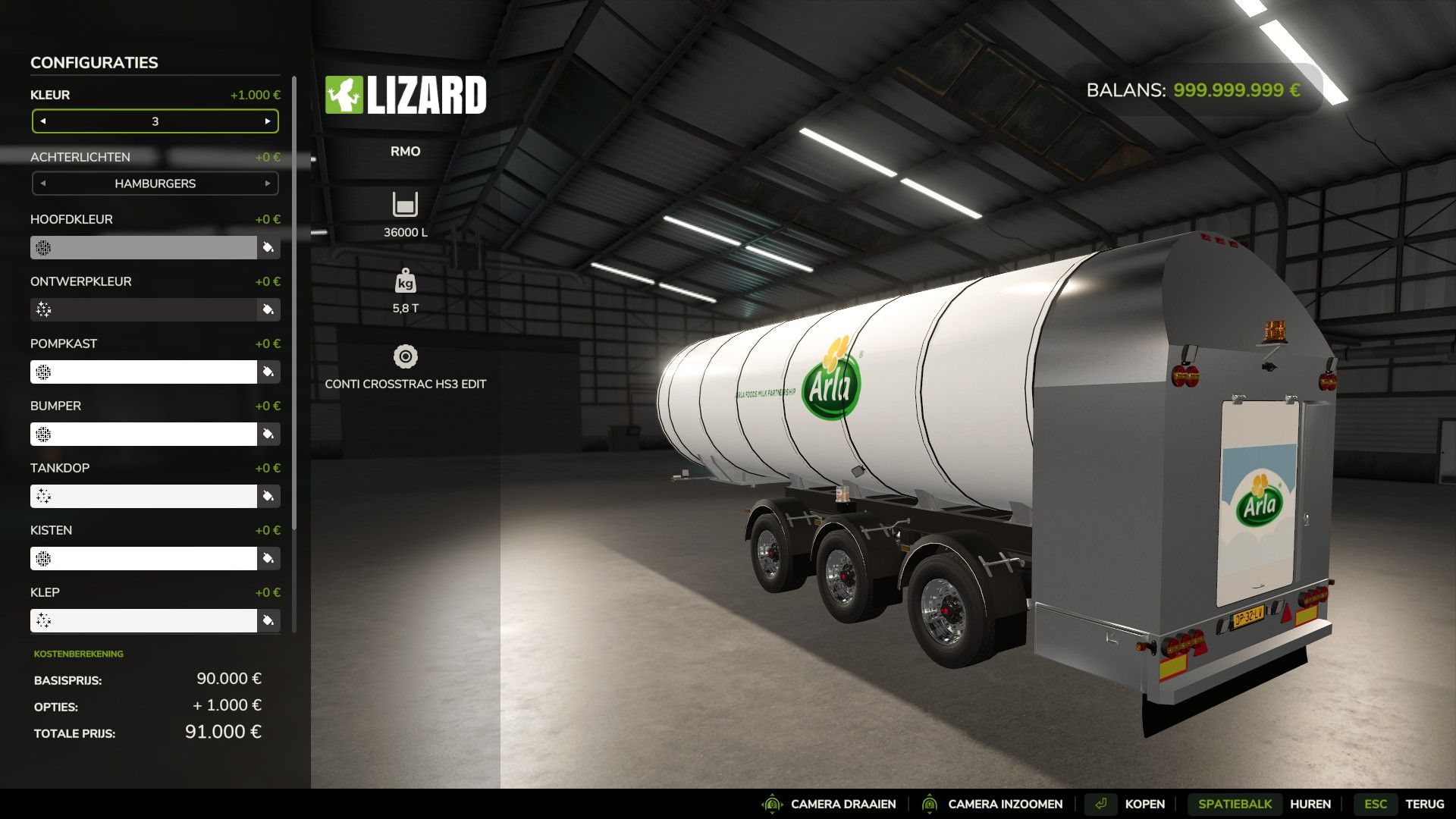
Task: Select previous Kleur option with left arrow
Action: click(43, 121)
